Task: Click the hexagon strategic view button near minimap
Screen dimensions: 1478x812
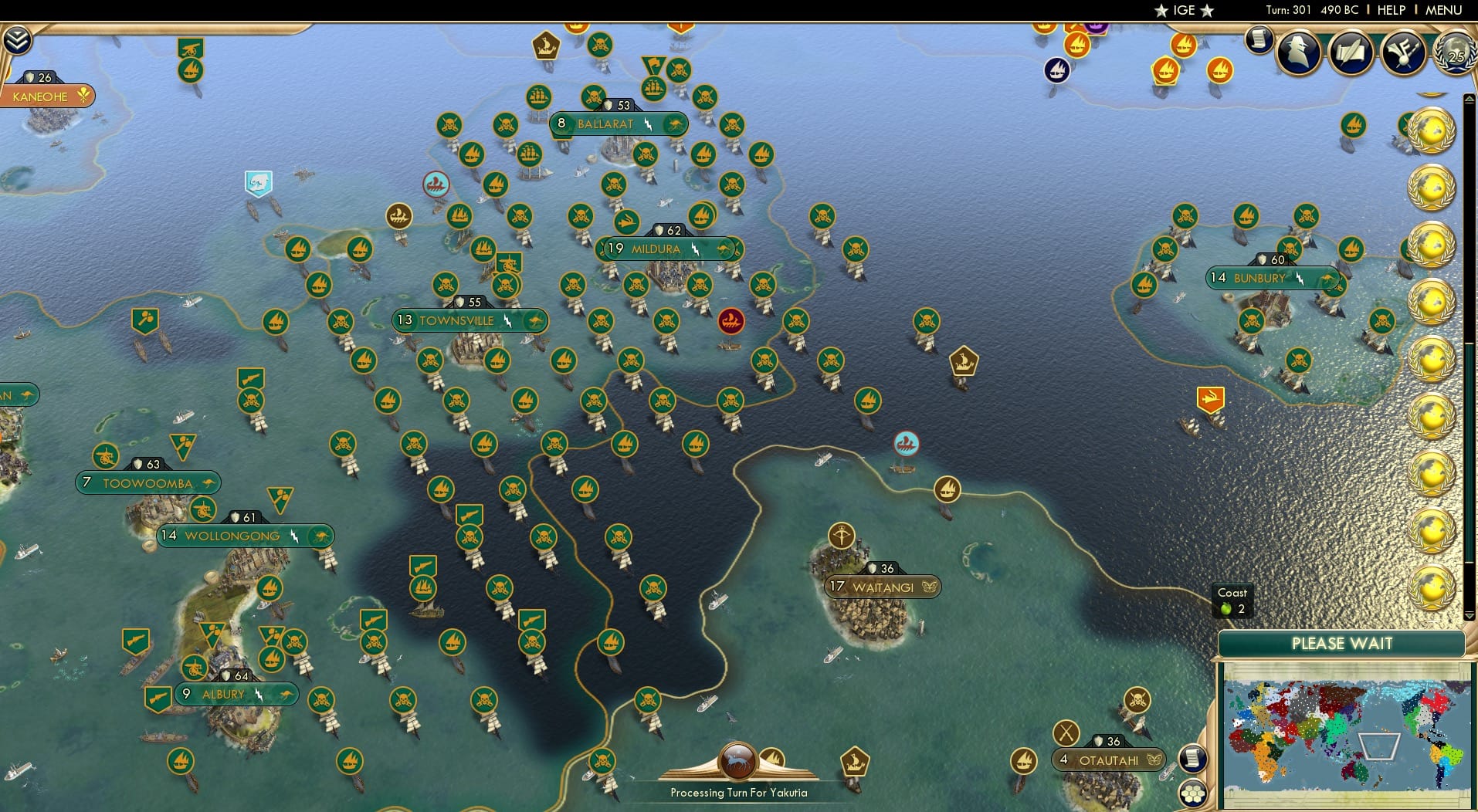Action: (1193, 793)
